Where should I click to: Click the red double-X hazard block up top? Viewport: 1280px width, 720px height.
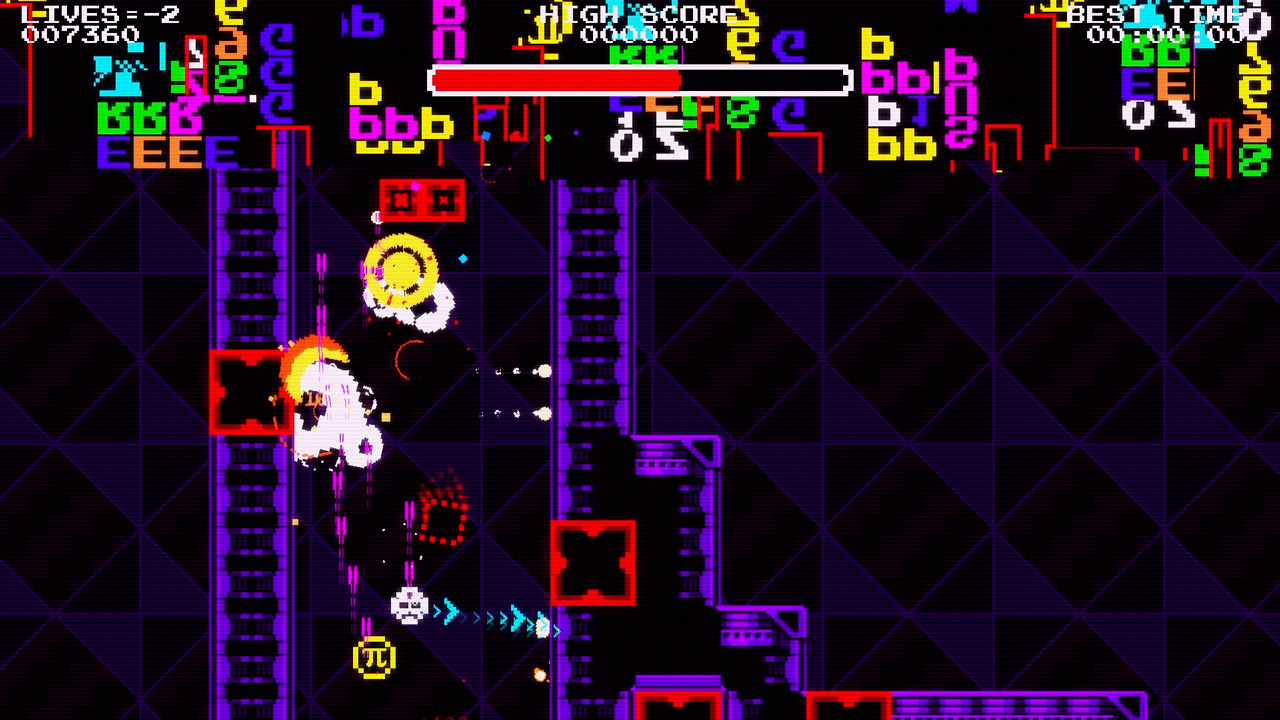pos(423,198)
